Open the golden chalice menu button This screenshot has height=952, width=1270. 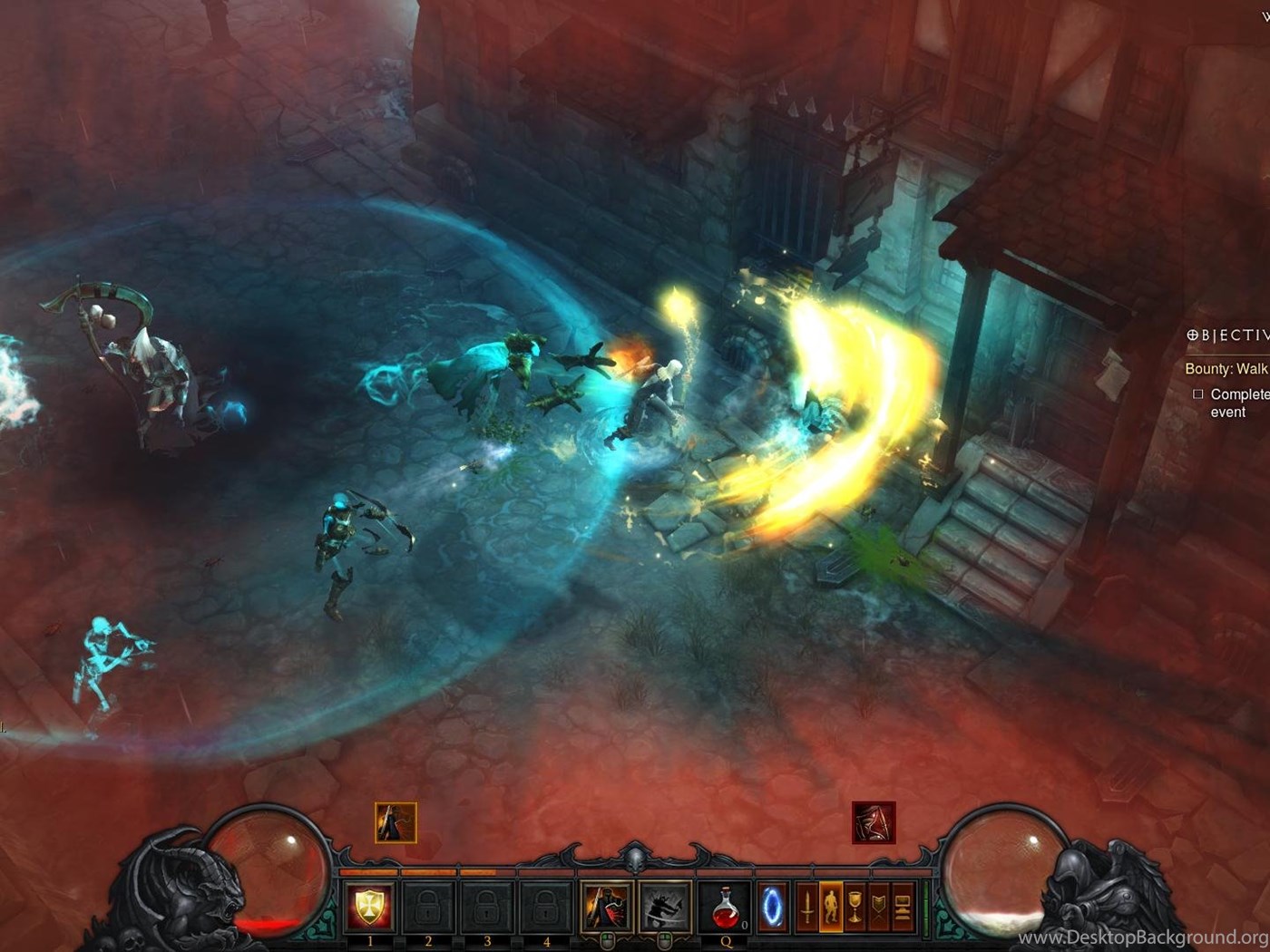click(855, 906)
